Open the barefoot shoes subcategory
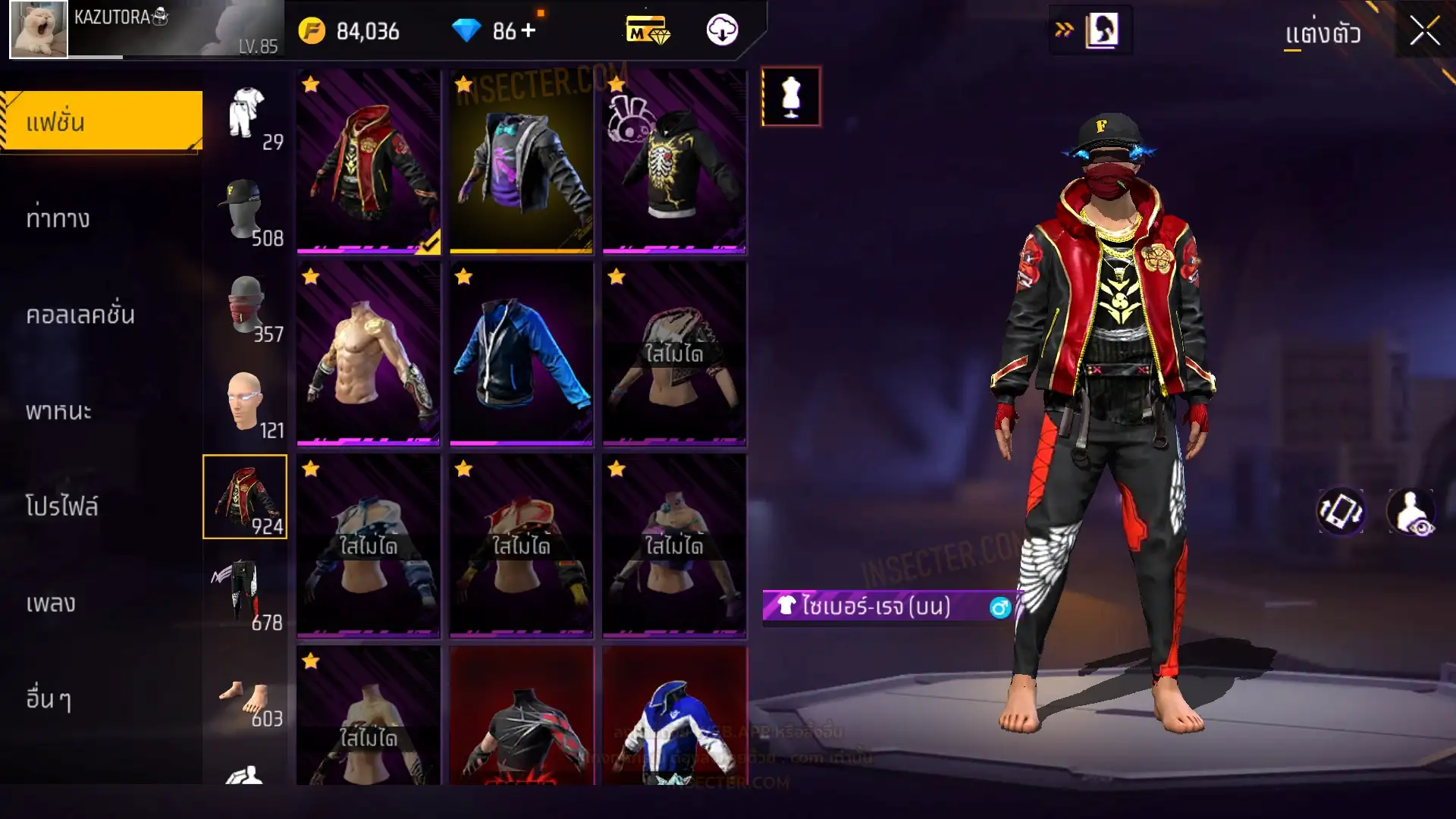The image size is (1456, 819). click(x=246, y=699)
